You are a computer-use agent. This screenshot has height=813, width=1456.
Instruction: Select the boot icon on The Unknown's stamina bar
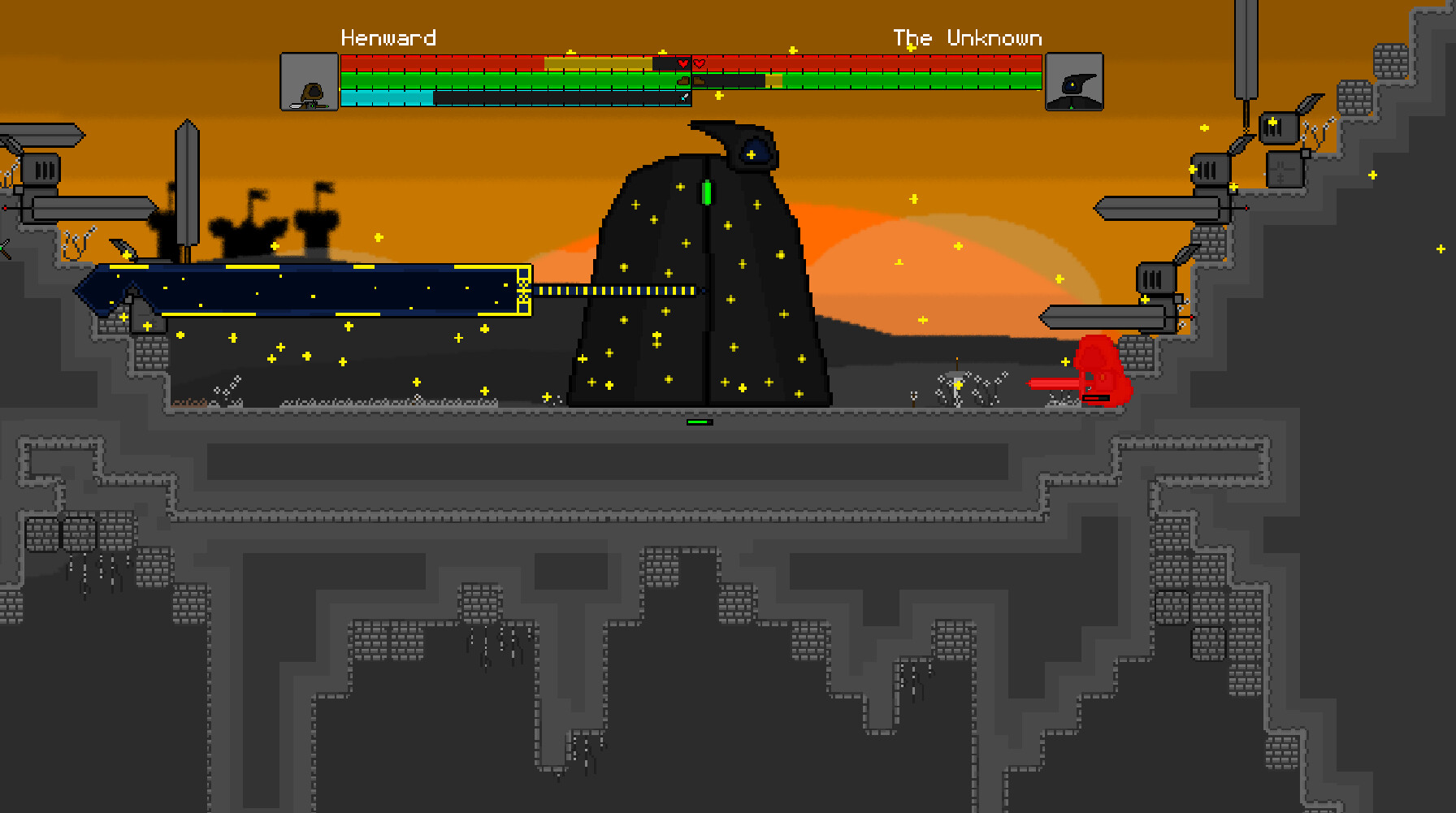coord(699,81)
